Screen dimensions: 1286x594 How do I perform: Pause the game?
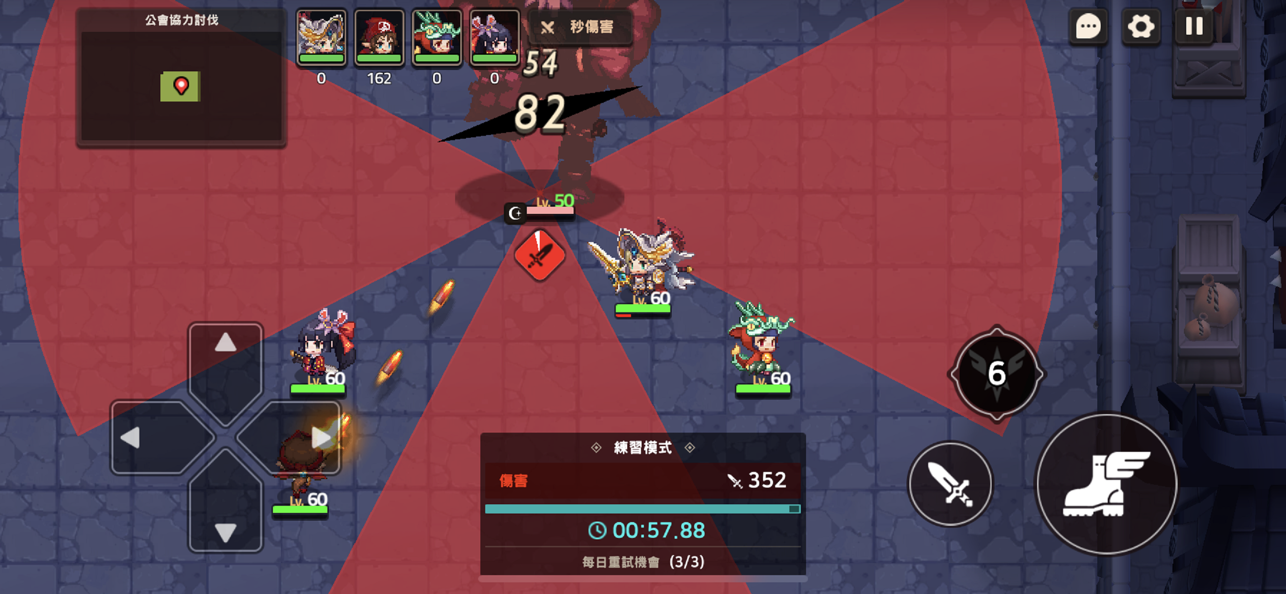[x=1194, y=27]
